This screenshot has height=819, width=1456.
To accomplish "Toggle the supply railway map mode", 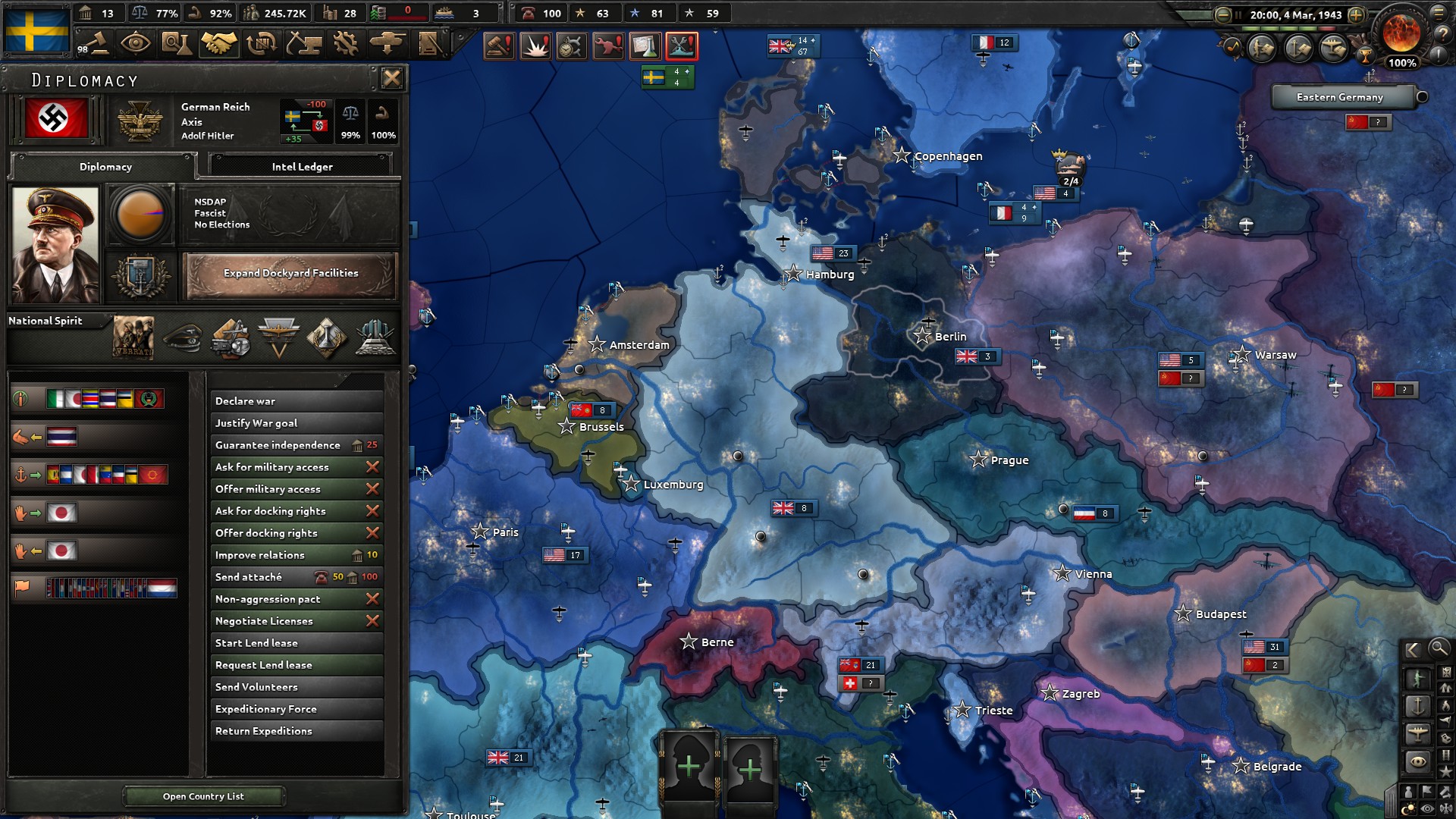I will pyautogui.click(x=1445, y=755).
